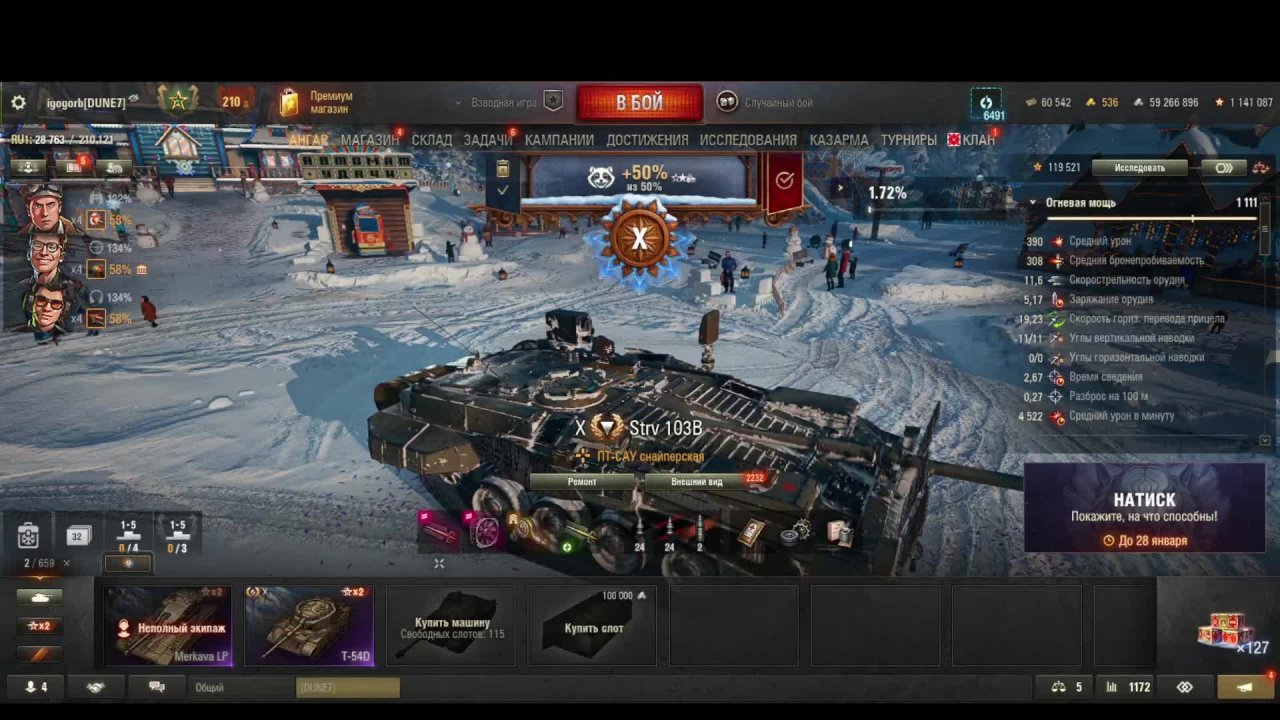The width and height of the screenshot is (1280, 720).
Task: Click the red «В БОЙ» battle button
Action: (639, 103)
